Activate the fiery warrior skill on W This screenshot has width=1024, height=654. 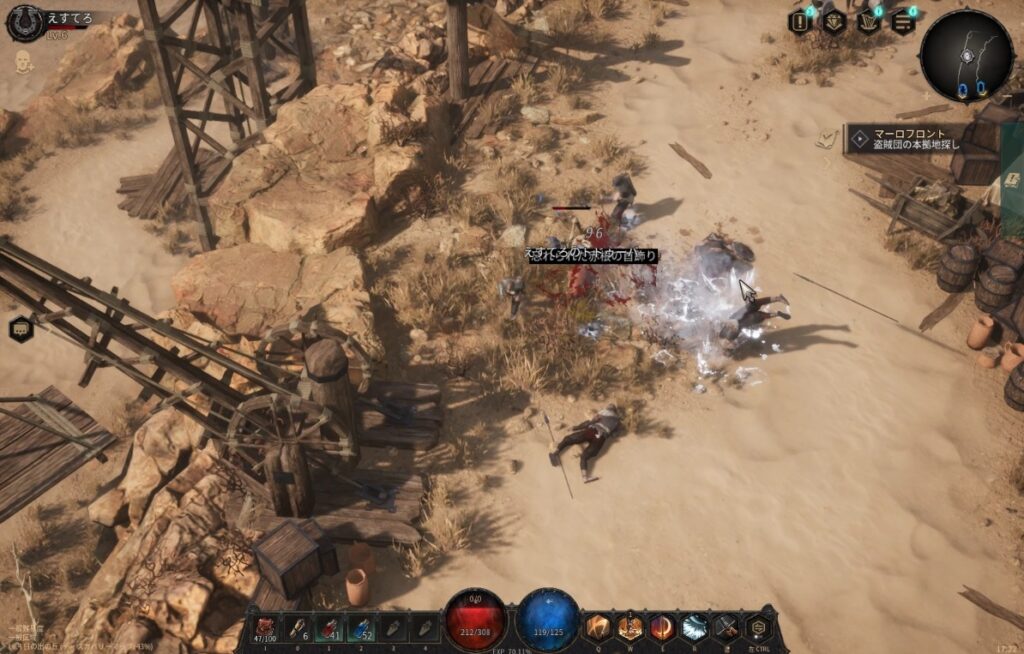[x=630, y=628]
